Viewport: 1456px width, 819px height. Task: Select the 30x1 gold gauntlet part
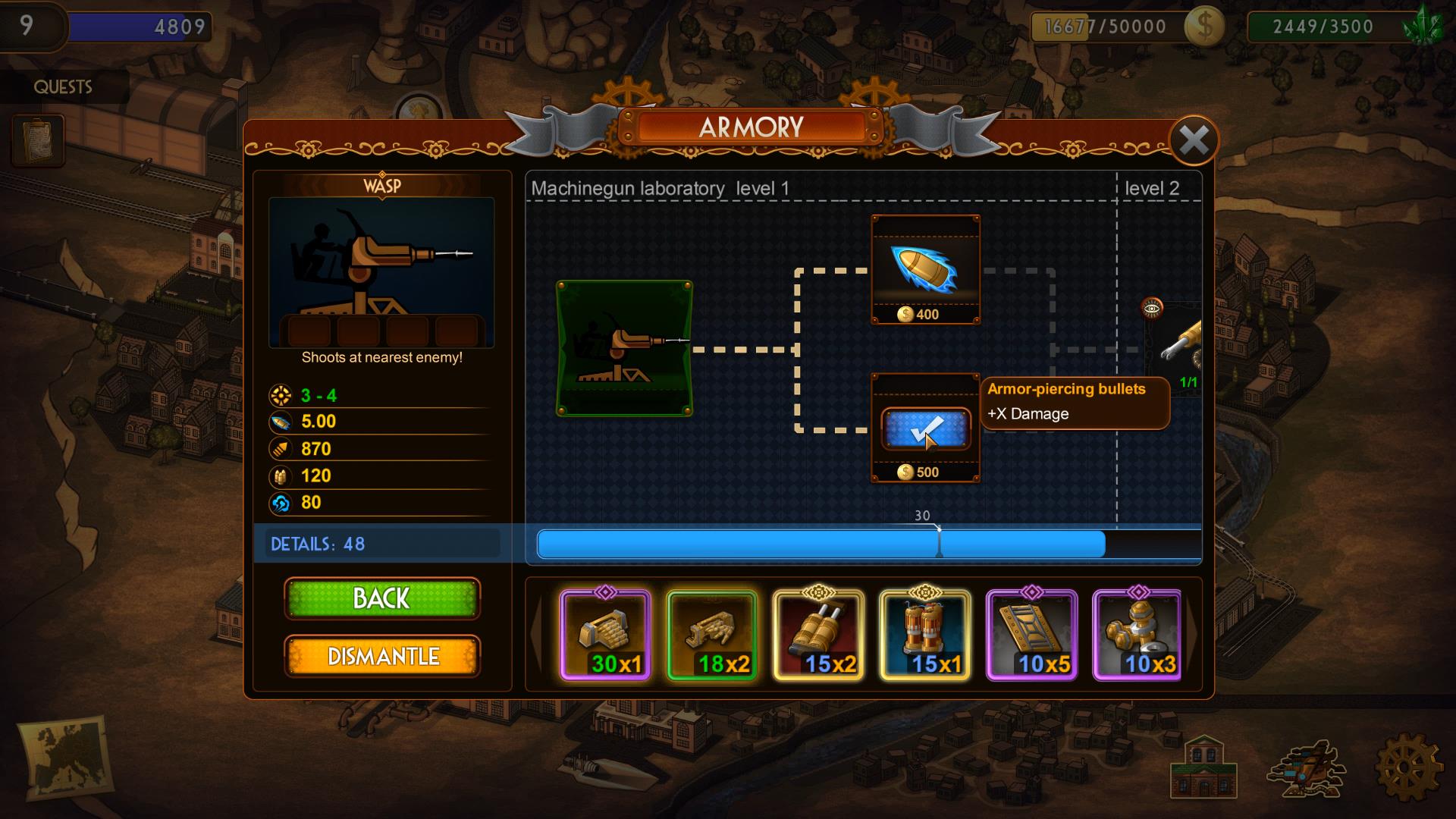(605, 635)
